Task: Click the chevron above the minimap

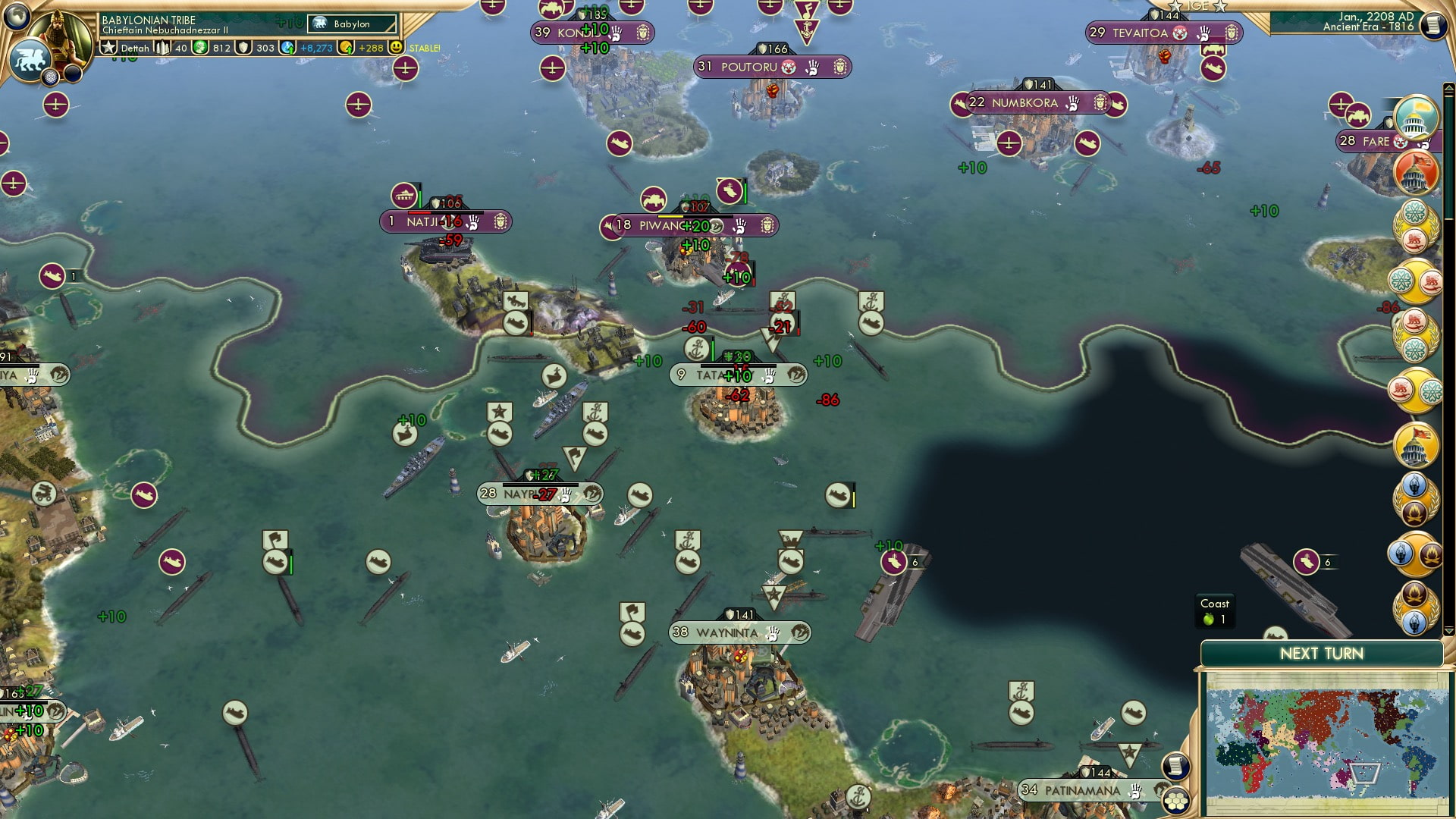Action: pyautogui.click(x=1448, y=631)
